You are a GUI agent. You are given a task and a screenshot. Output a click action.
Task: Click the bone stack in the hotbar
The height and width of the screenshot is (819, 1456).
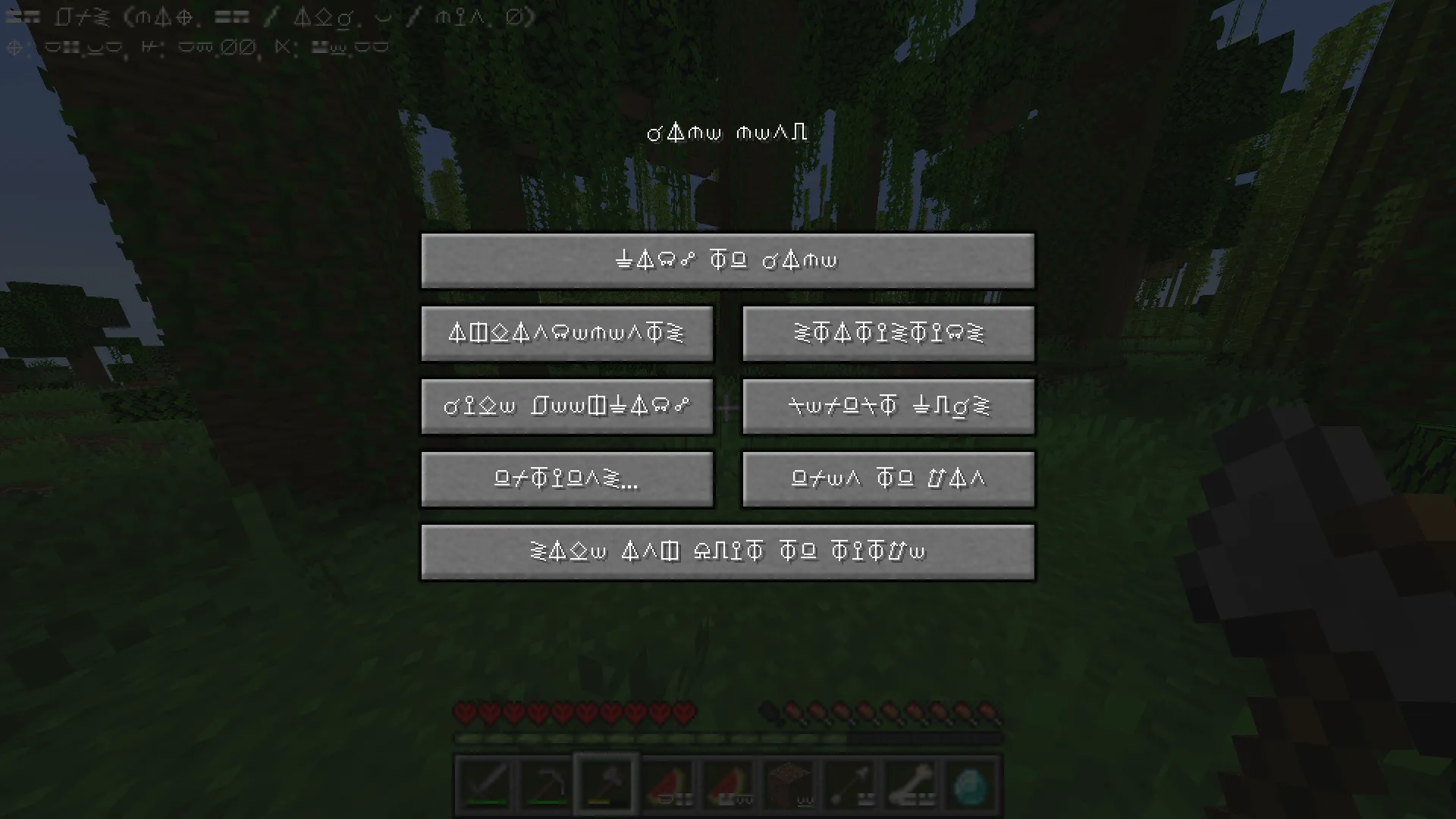909,781
